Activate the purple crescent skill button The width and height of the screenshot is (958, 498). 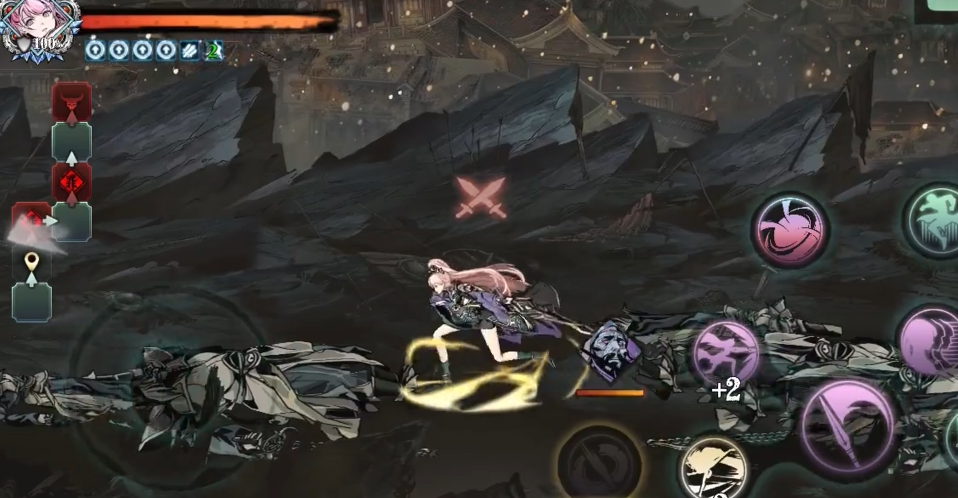coord(931,340)
